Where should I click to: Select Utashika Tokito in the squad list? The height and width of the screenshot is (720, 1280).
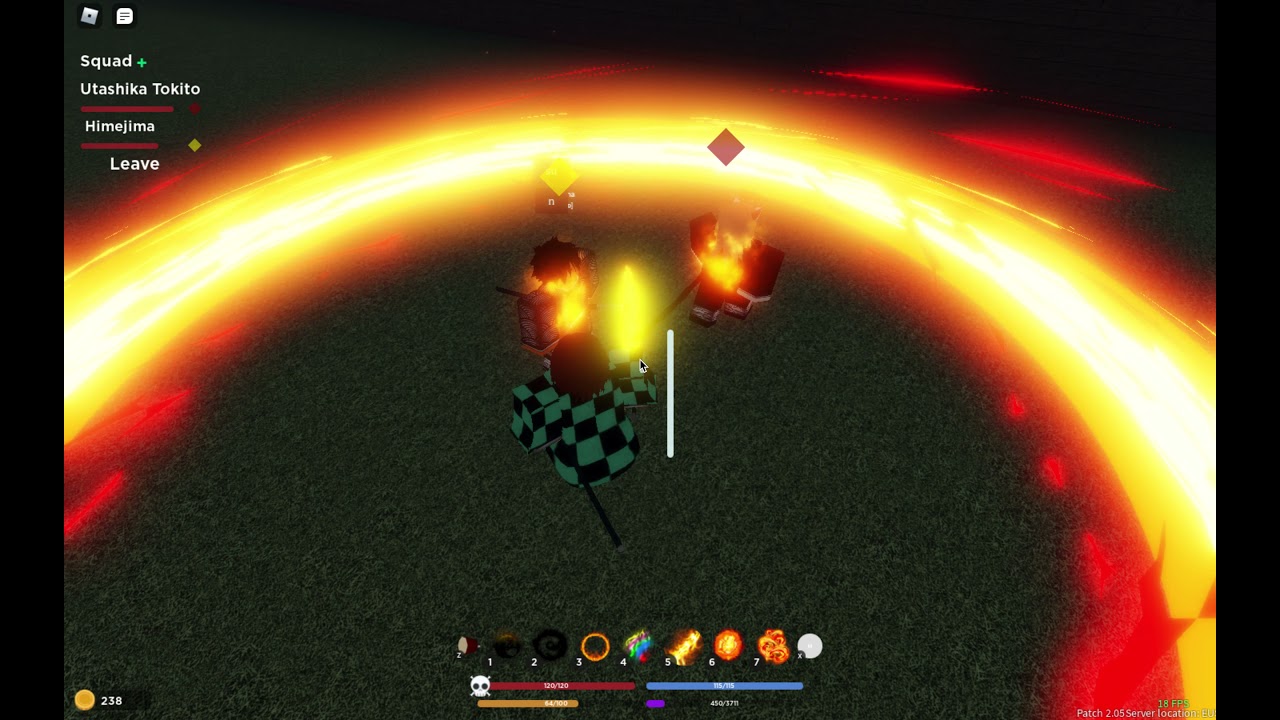(140, 89)
